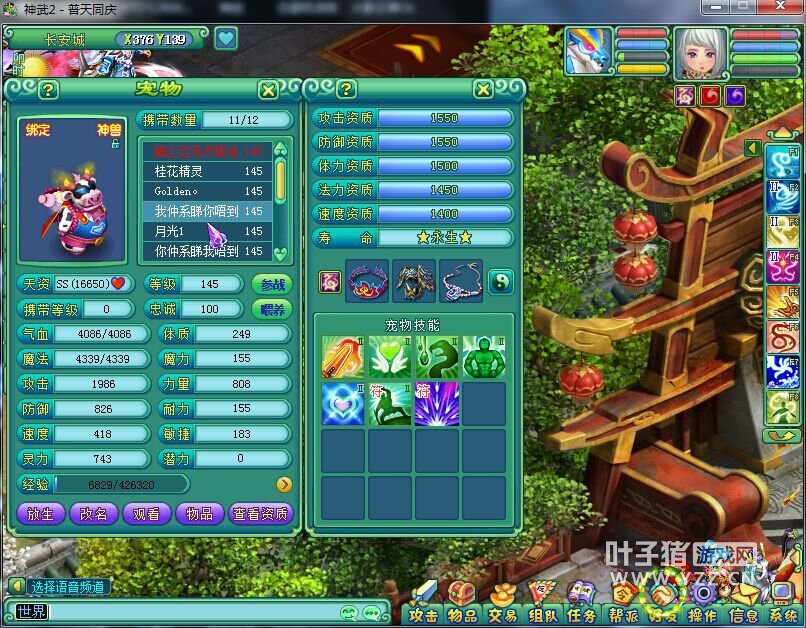Select the pet necklace equipment slot
Viewport: 806px width, 628px height.
(x=460, y=282)
